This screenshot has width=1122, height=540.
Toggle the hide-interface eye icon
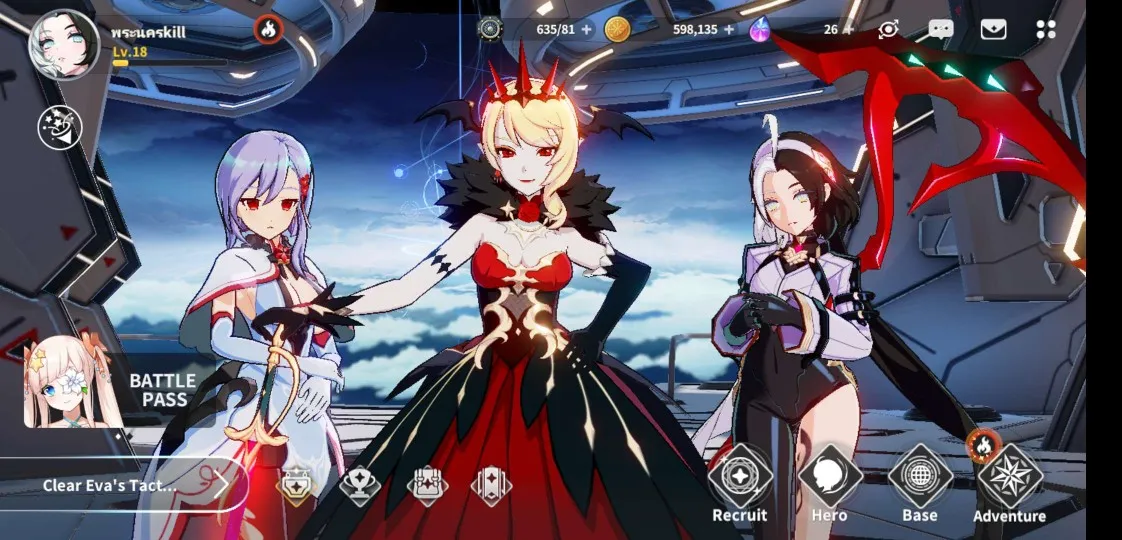888,29
